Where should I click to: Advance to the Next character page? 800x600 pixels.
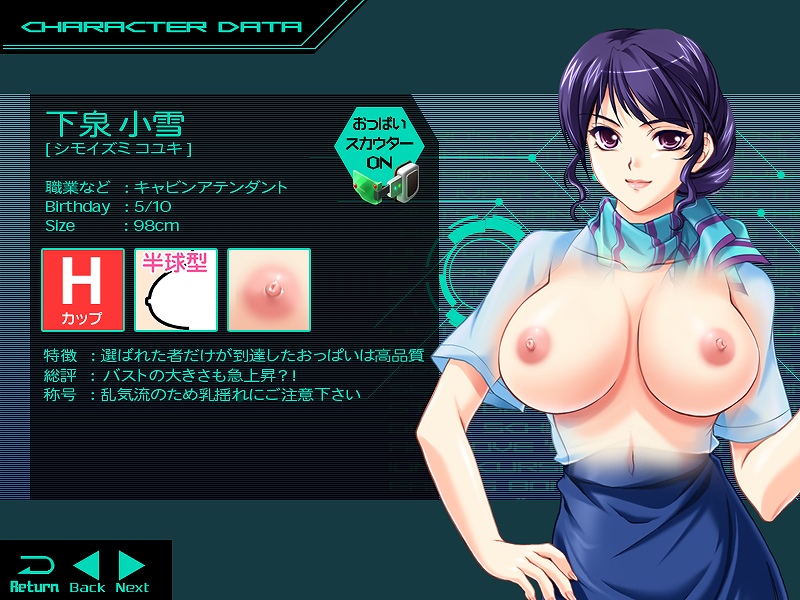(132, 572)
